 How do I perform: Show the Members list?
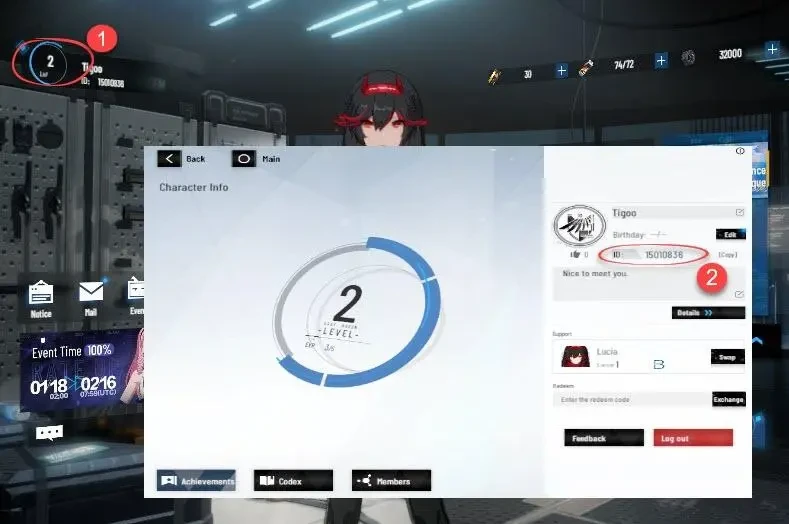391,481
